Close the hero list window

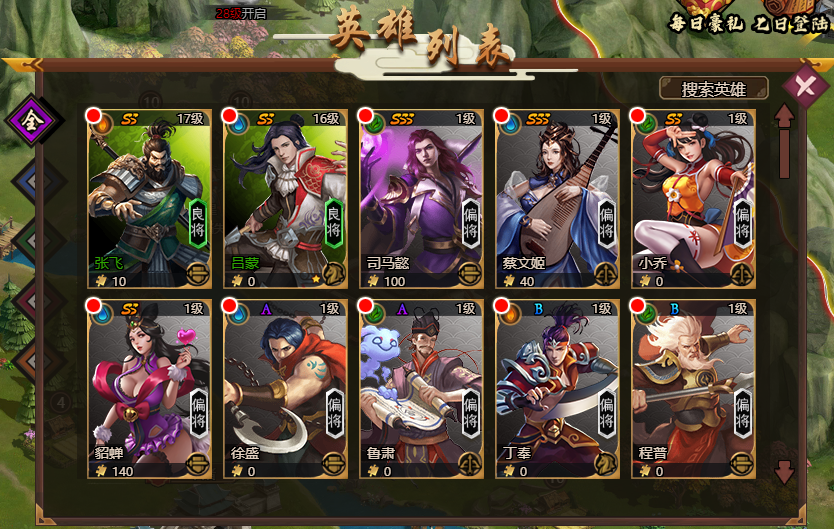[804, 85]
